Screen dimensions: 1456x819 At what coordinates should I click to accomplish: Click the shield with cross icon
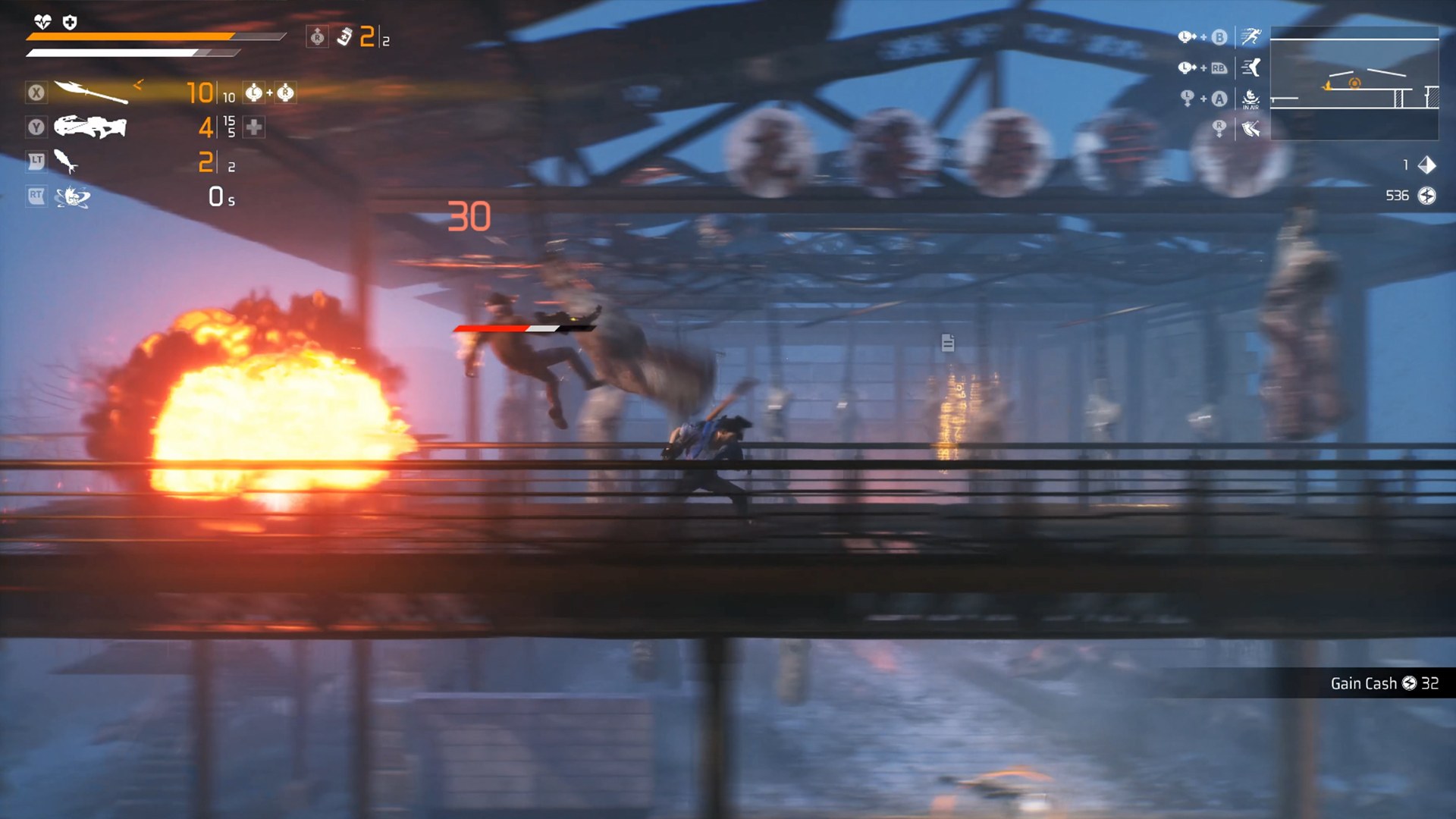(70, 22)
